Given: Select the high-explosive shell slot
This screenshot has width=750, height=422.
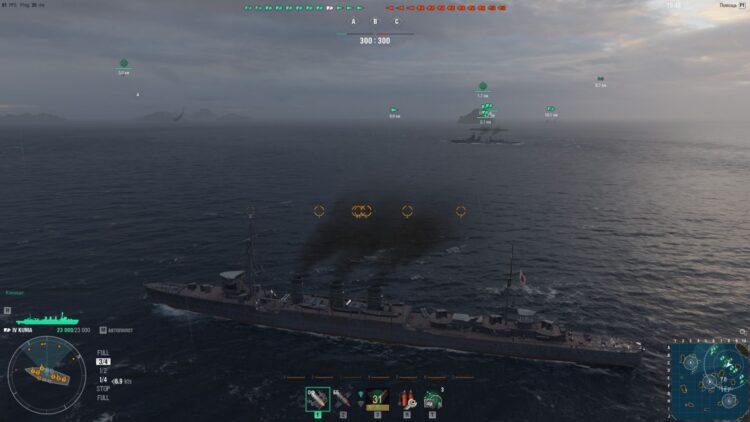Looking at the screenshot, I should pos(318,399).
